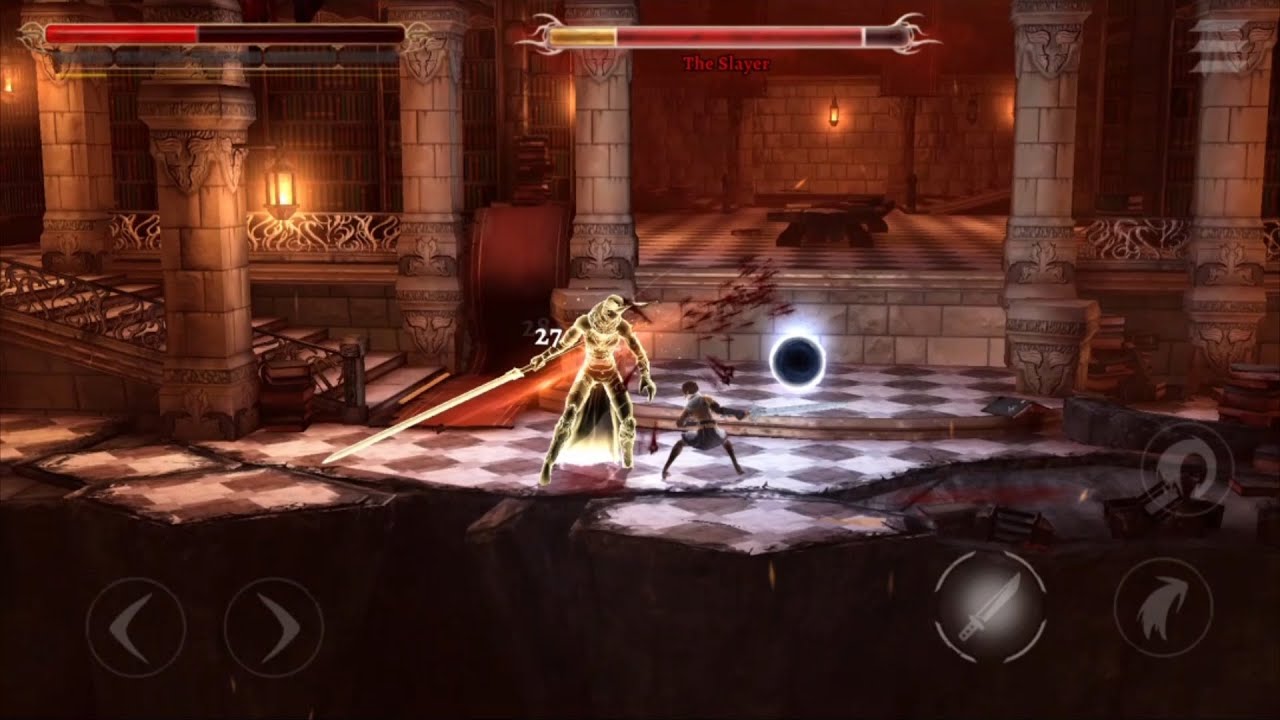Tap the move right arrow button

tap(273, 627)
